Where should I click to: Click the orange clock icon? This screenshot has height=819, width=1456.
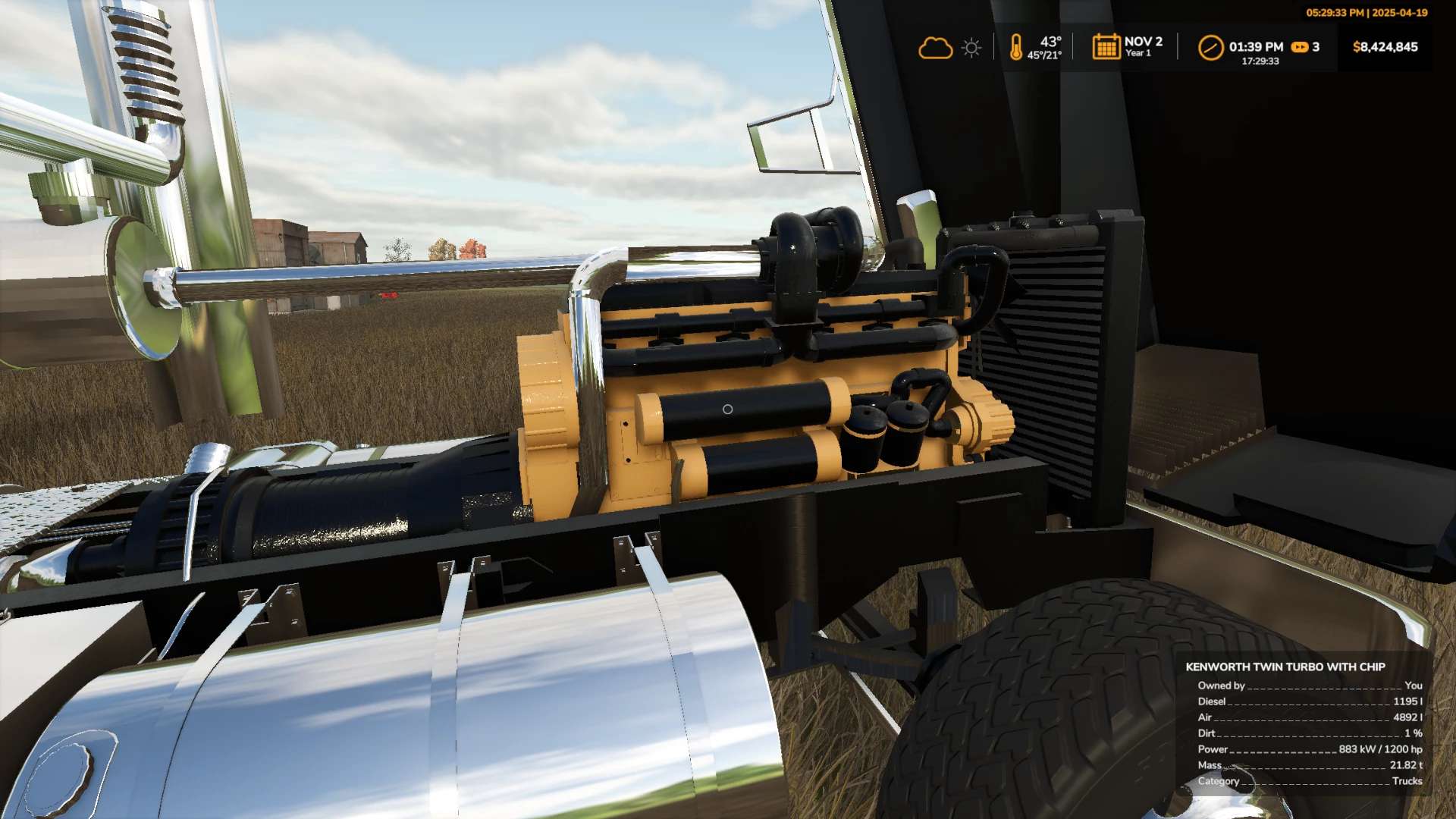click(x=1210, y=47)
